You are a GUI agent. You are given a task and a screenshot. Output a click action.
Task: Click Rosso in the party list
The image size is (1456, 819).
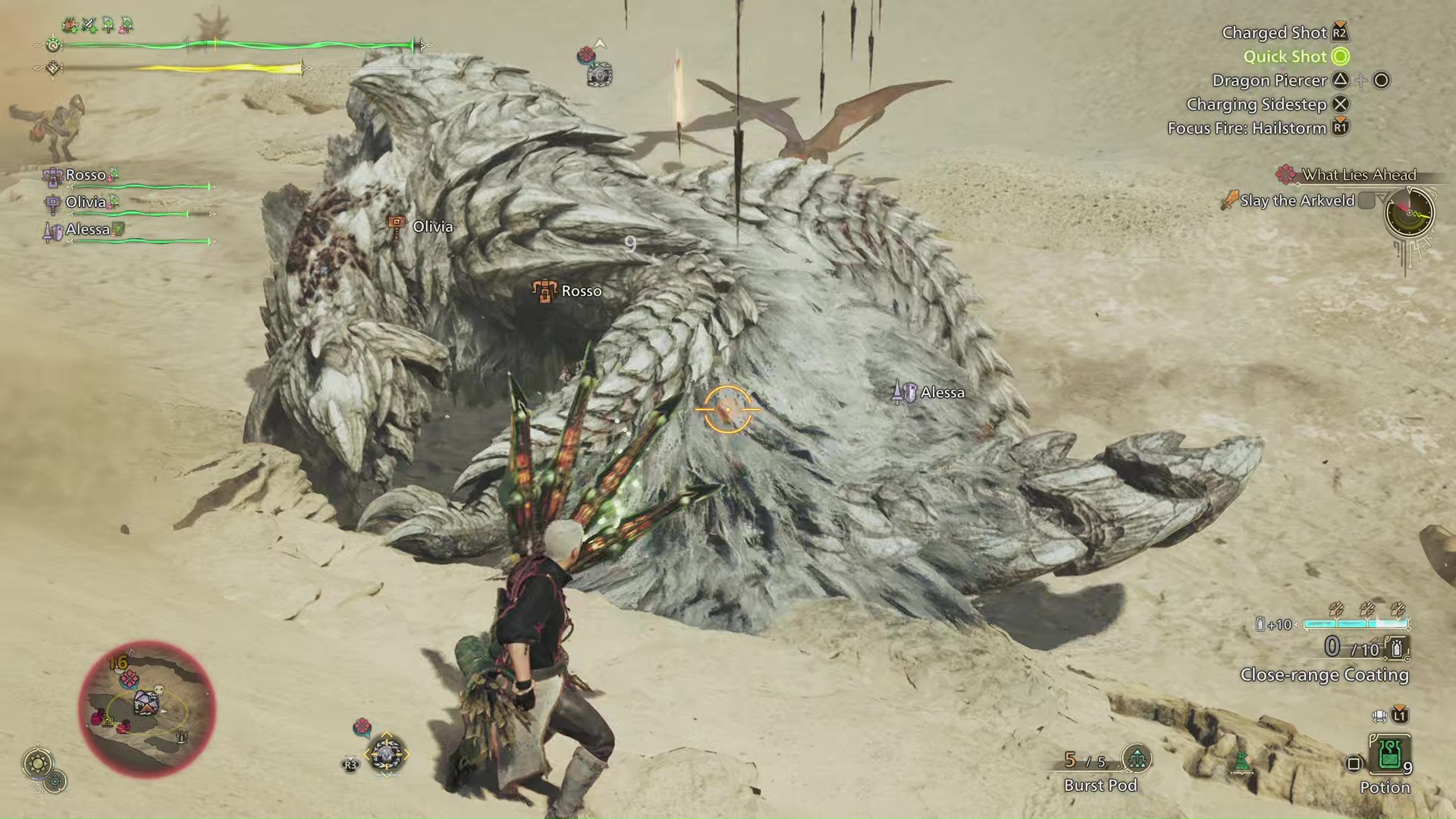click(x=85, y=175)
